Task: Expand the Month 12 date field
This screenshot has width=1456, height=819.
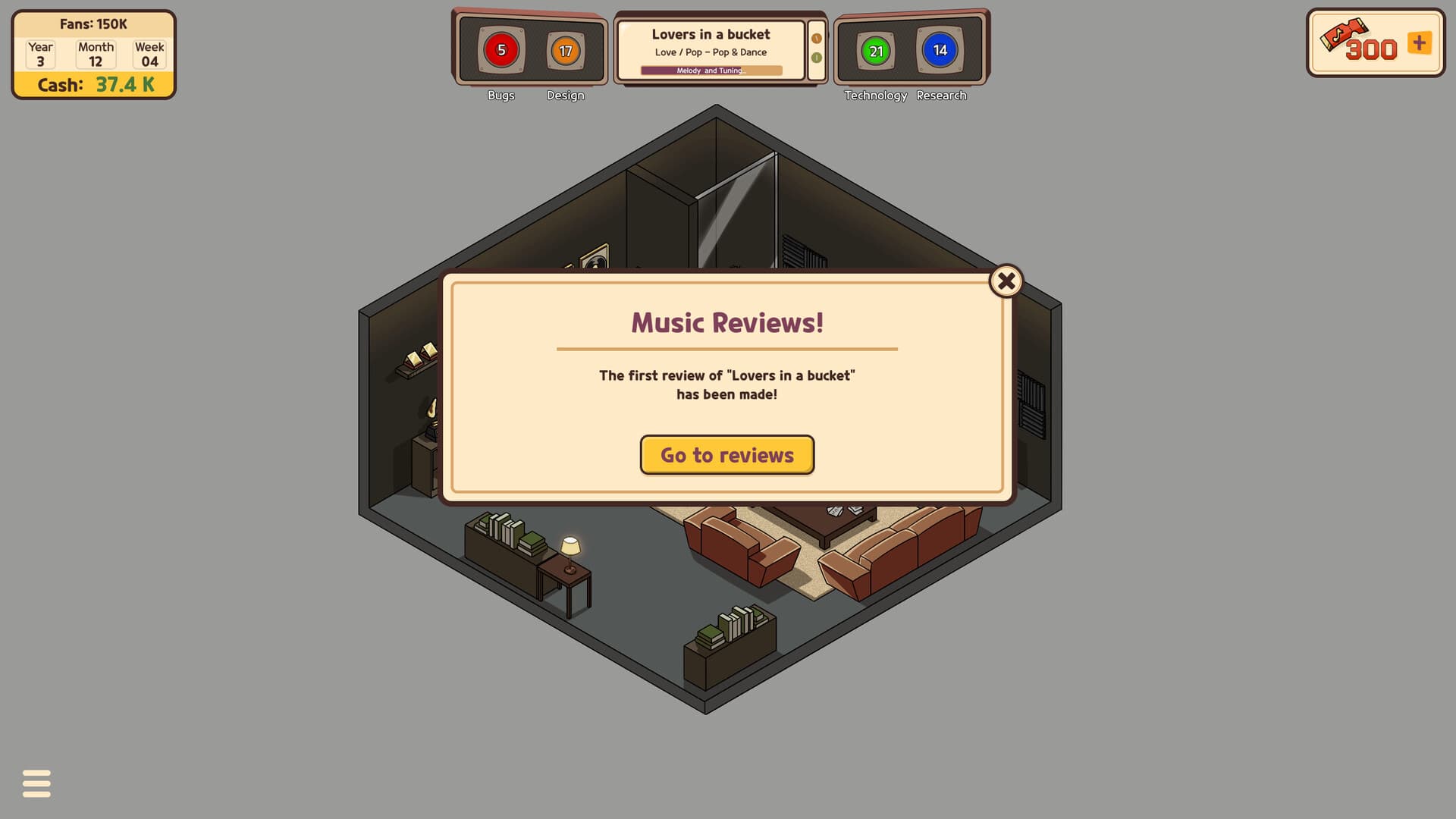Action: coord(95,53)
